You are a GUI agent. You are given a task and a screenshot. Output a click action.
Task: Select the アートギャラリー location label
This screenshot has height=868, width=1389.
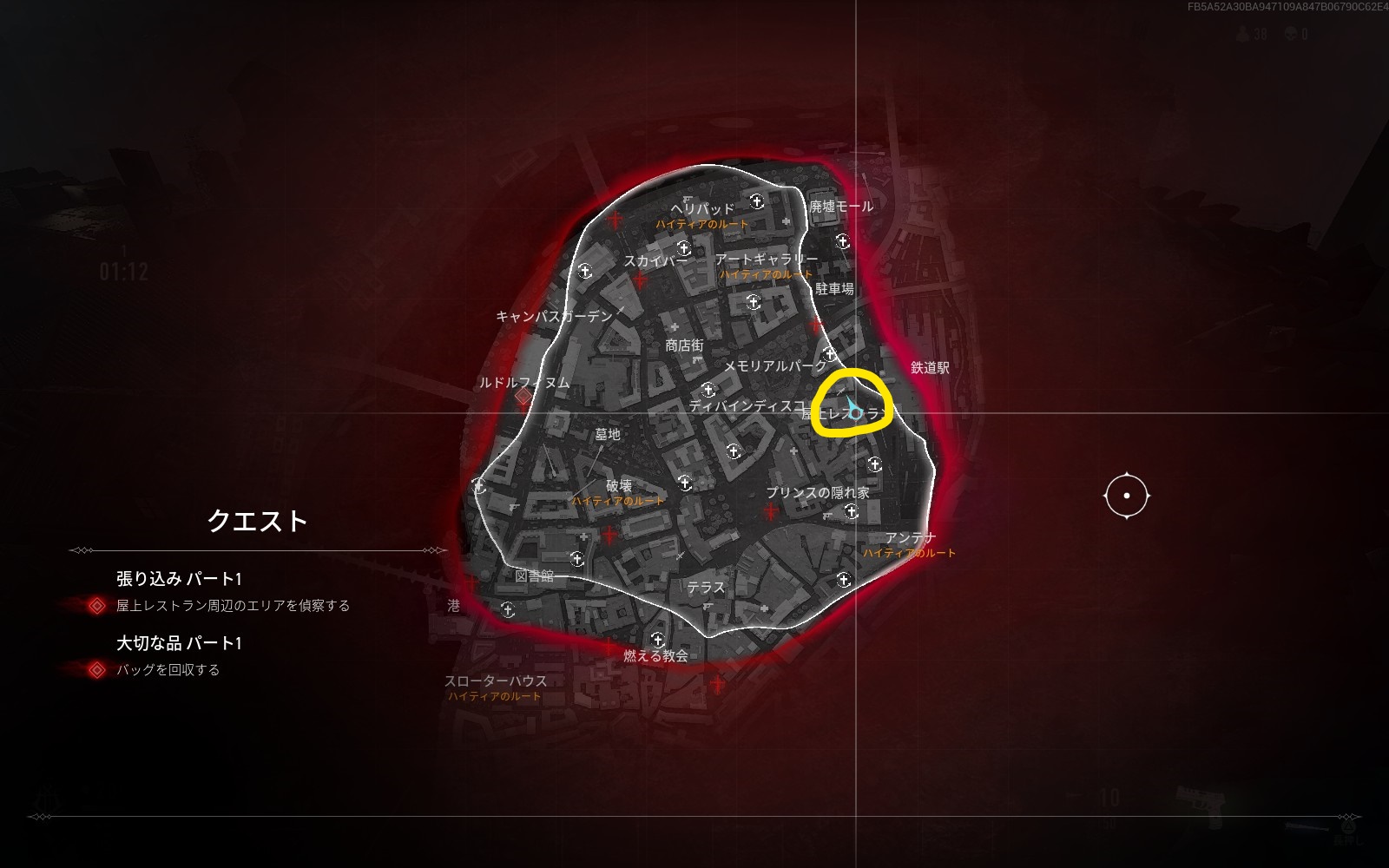[x=766, y=260]
